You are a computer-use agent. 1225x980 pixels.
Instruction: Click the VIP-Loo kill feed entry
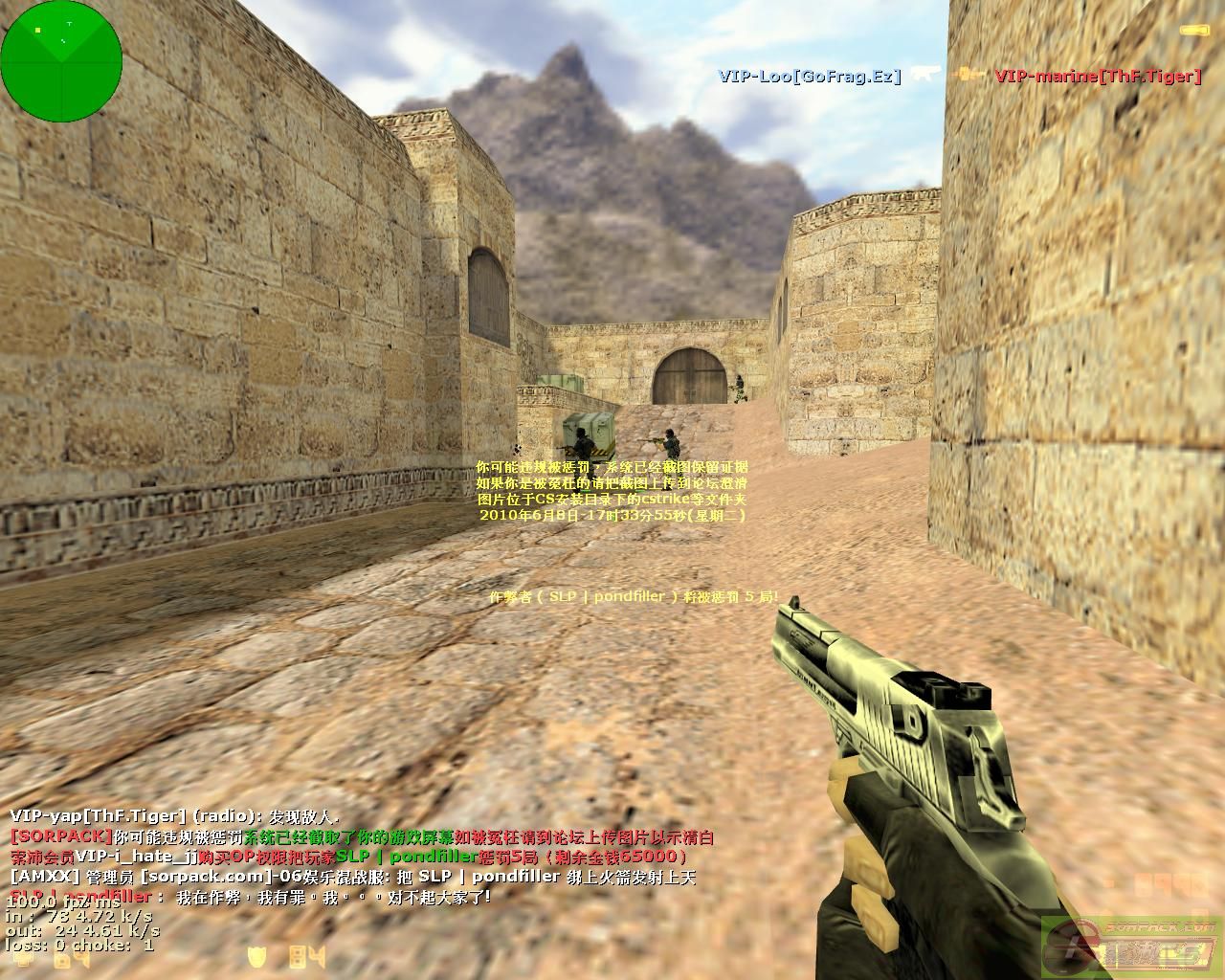[810, 77]
